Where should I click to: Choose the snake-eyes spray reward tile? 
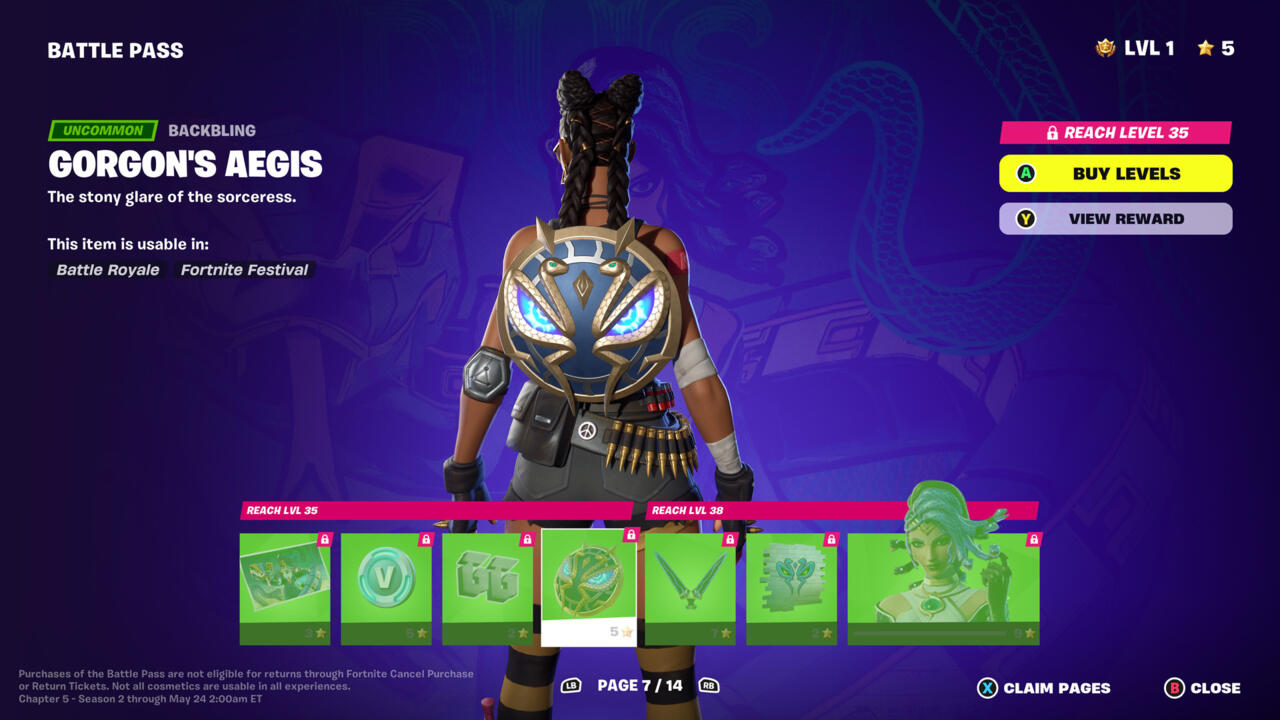click(791, 588)
